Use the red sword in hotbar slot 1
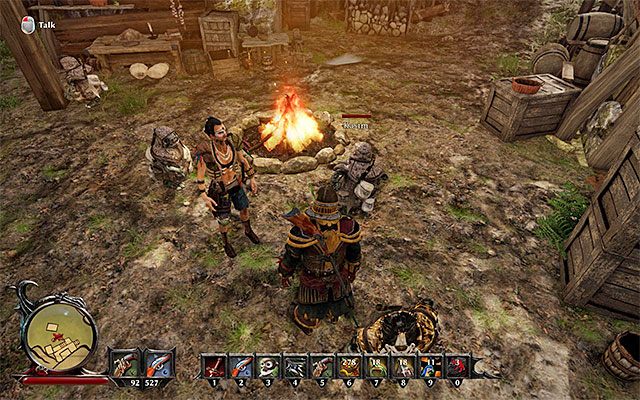Screen dimensions: 640x400 (x=214, y=366)
